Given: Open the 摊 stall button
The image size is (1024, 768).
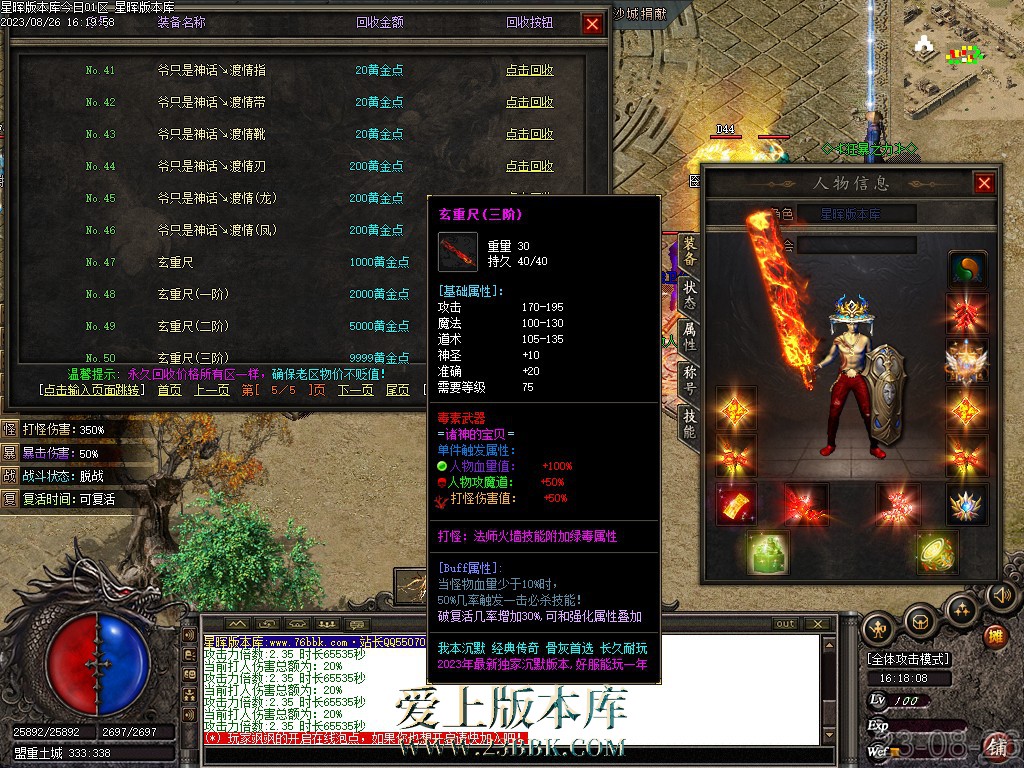Looking at the screenshot, I should tap(995, 635).
